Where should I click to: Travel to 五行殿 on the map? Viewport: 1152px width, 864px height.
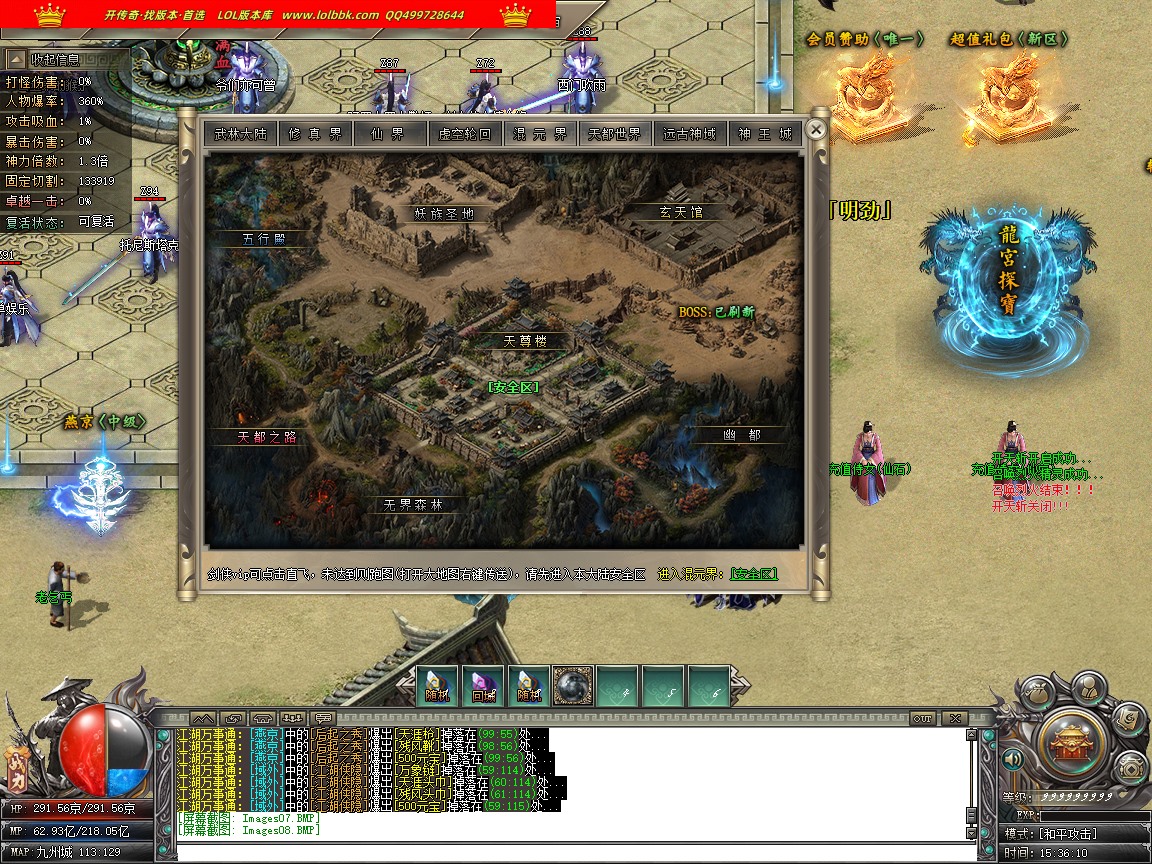click(264, 239)
